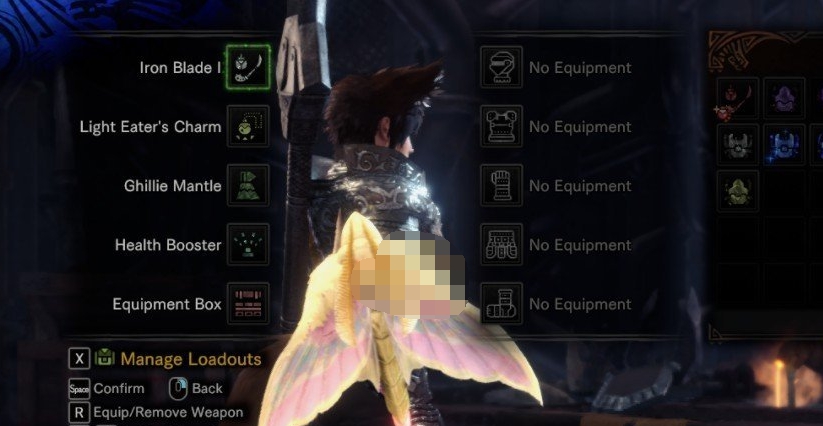
Task: Pick the empty leg armor slot
Action: (x=501, y=304)
